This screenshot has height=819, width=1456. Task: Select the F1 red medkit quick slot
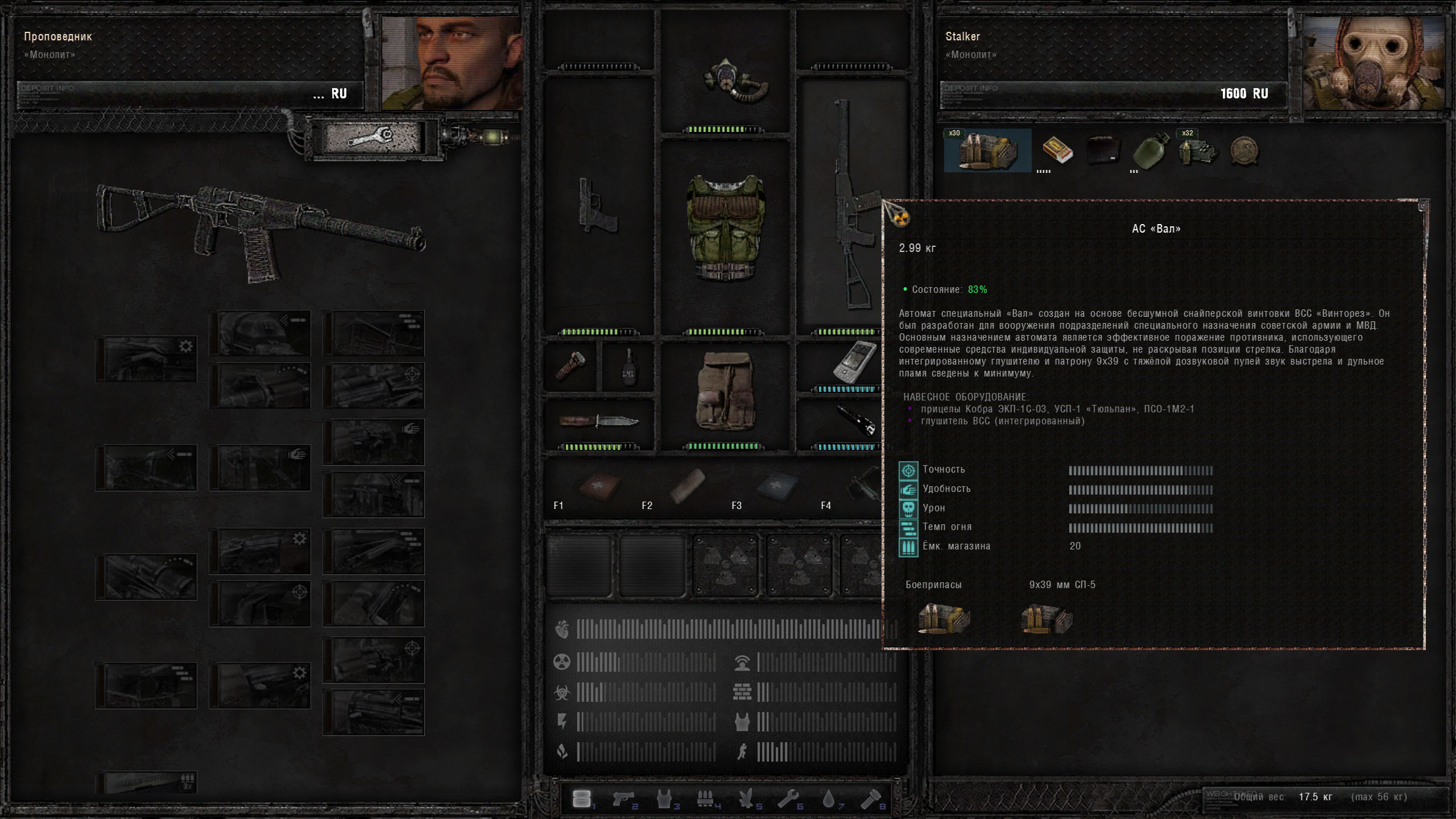pyautogui.click(x=599, y=487)
